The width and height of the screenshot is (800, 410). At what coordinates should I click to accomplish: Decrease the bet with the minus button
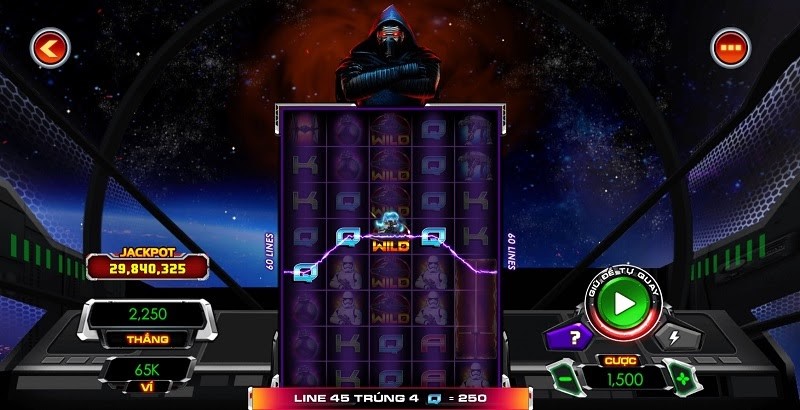point(565,380)
